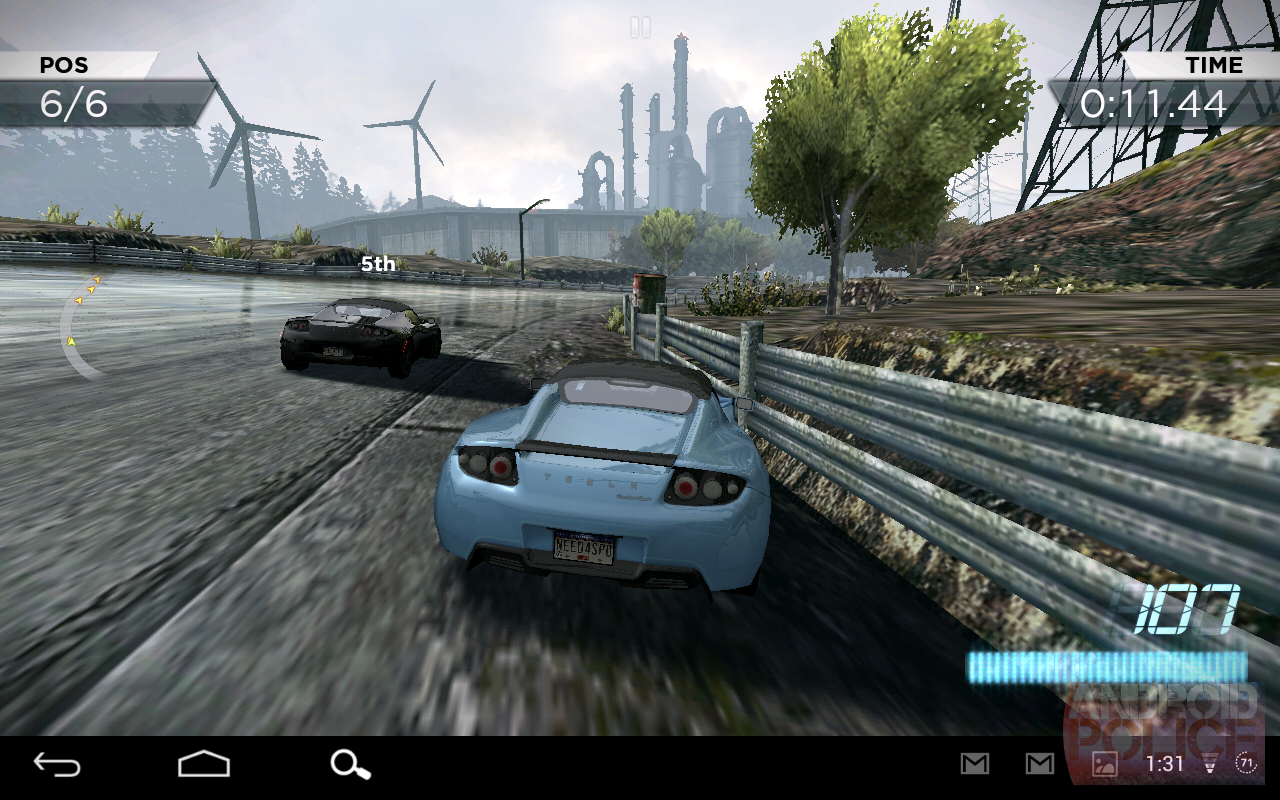Select the Android back arrow icon
Screen dimensions: 1280x800
57,765
